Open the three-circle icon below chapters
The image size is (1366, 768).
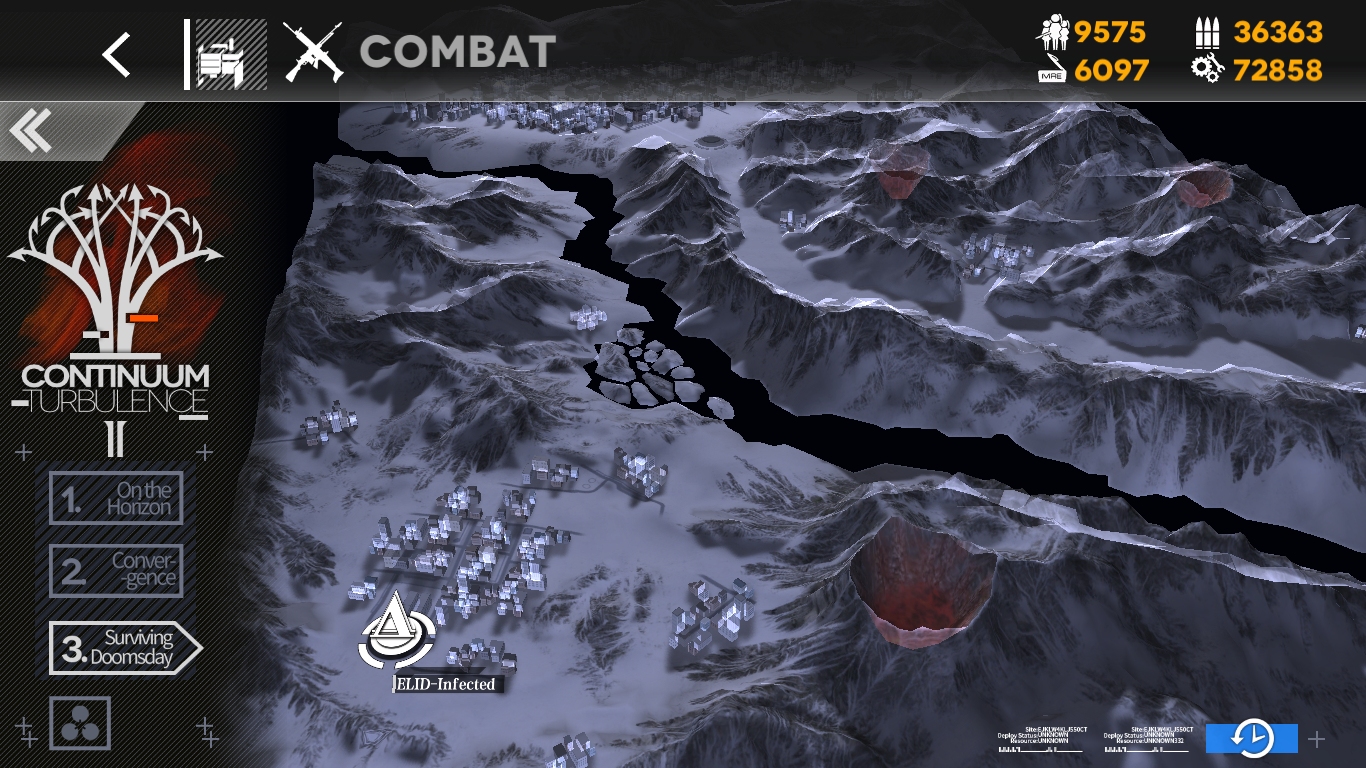[x=80, y=724]
